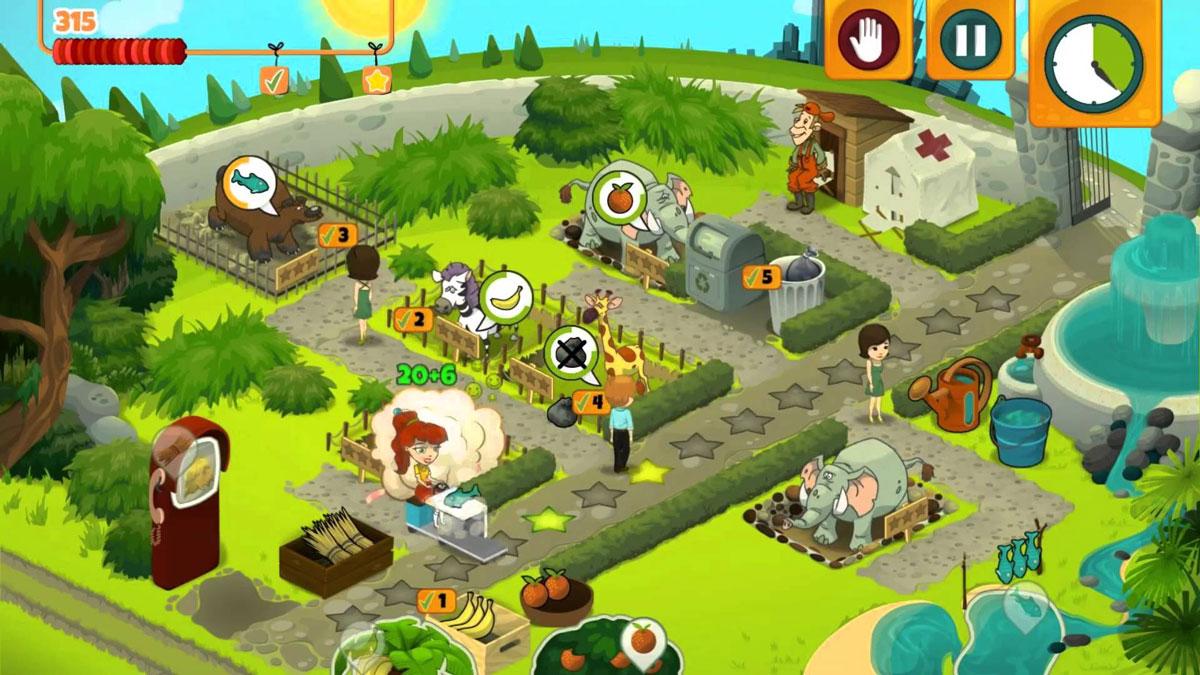The width and height of the screenshot is (1200, 675).
Task: Click the checkmark goal marker on progress bar
Action: 274,80
